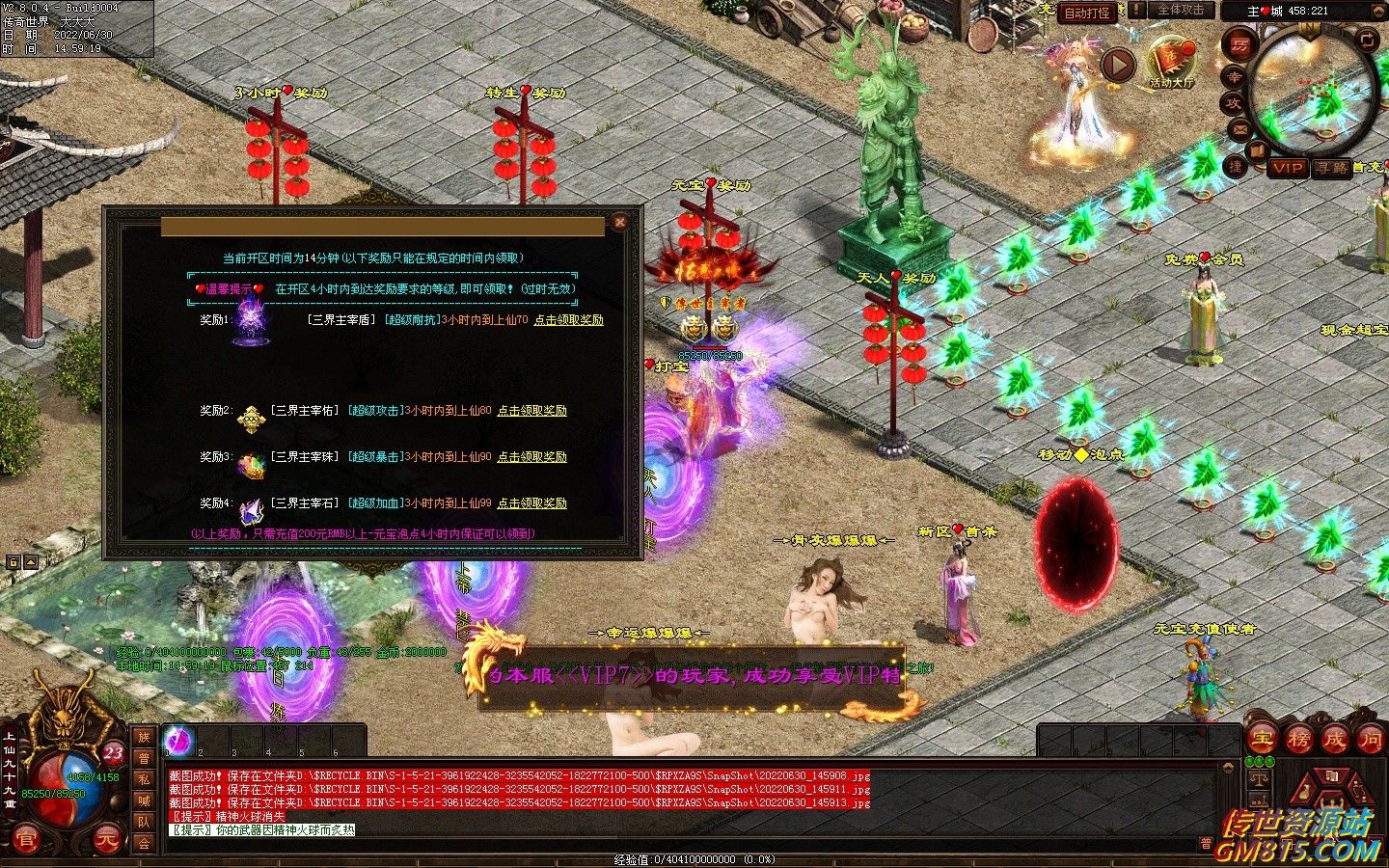Open the VIP panel button
This screenshot has height=868, width=1389.
(1287, 168)
